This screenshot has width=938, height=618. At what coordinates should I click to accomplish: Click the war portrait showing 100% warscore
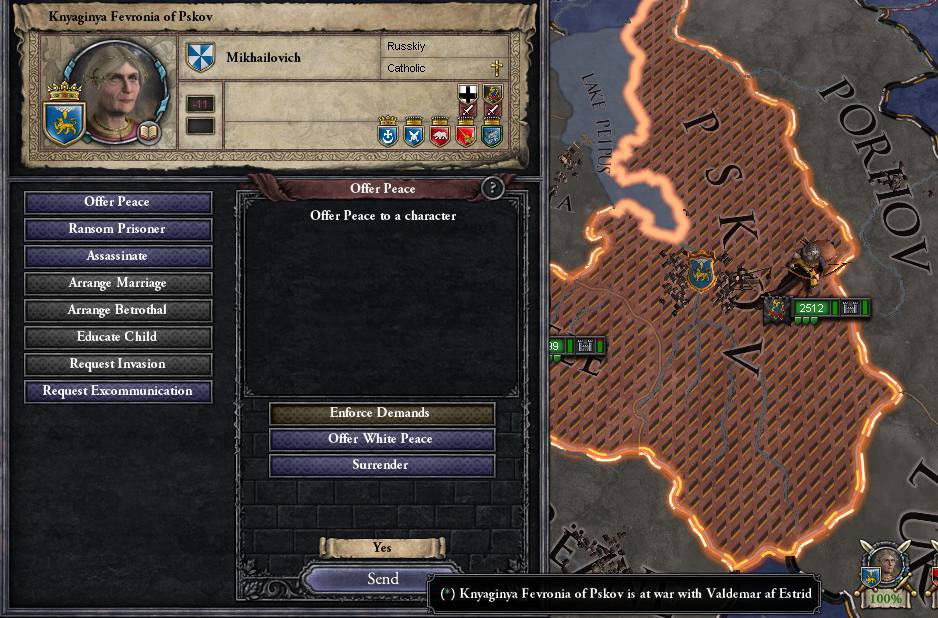(x=884, y=570)
